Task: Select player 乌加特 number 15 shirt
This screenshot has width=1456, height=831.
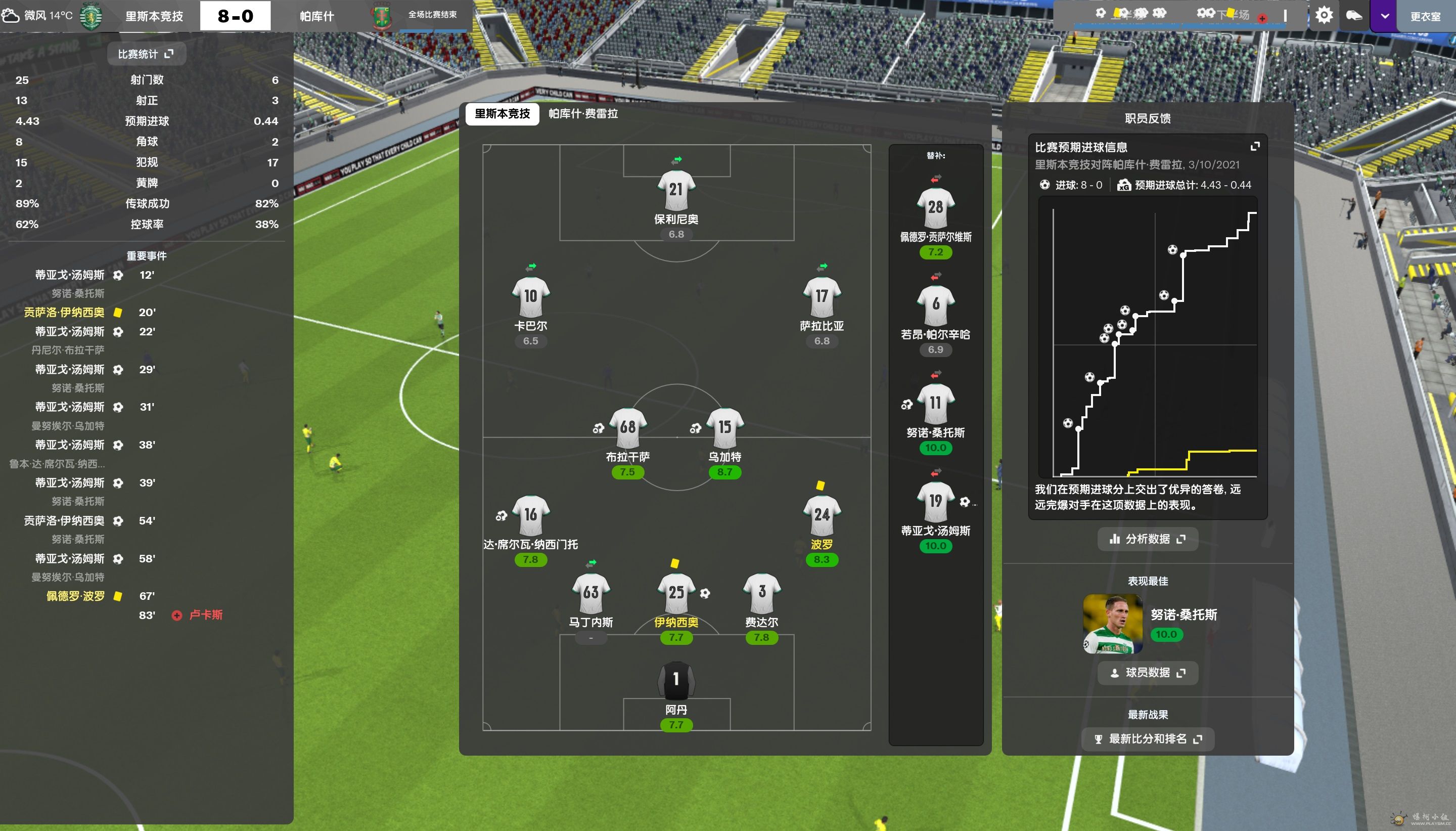Action: click(x=724, y=428)
